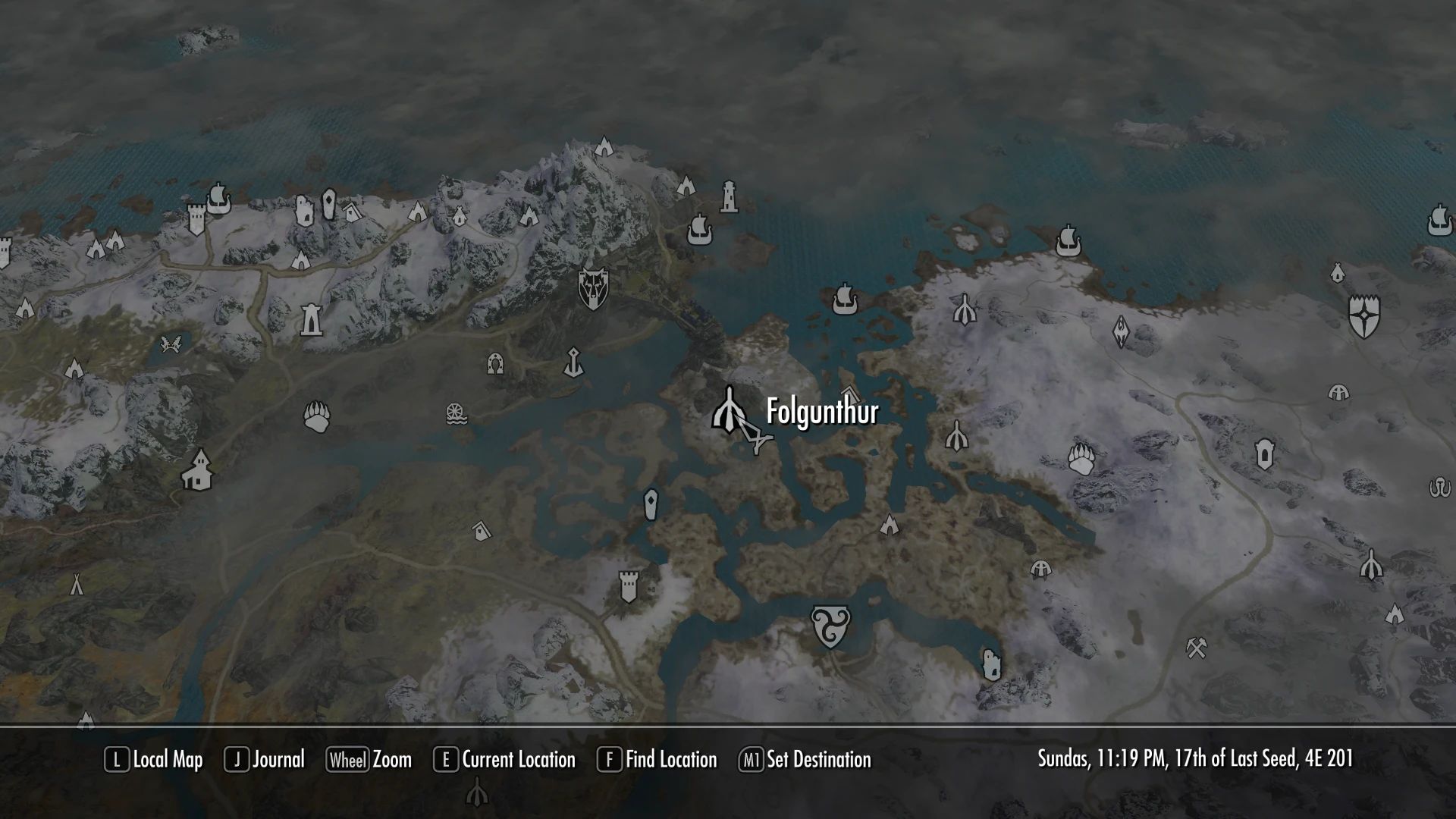
Task: Select the Folgunthur map marker
Action: [730, 410]
